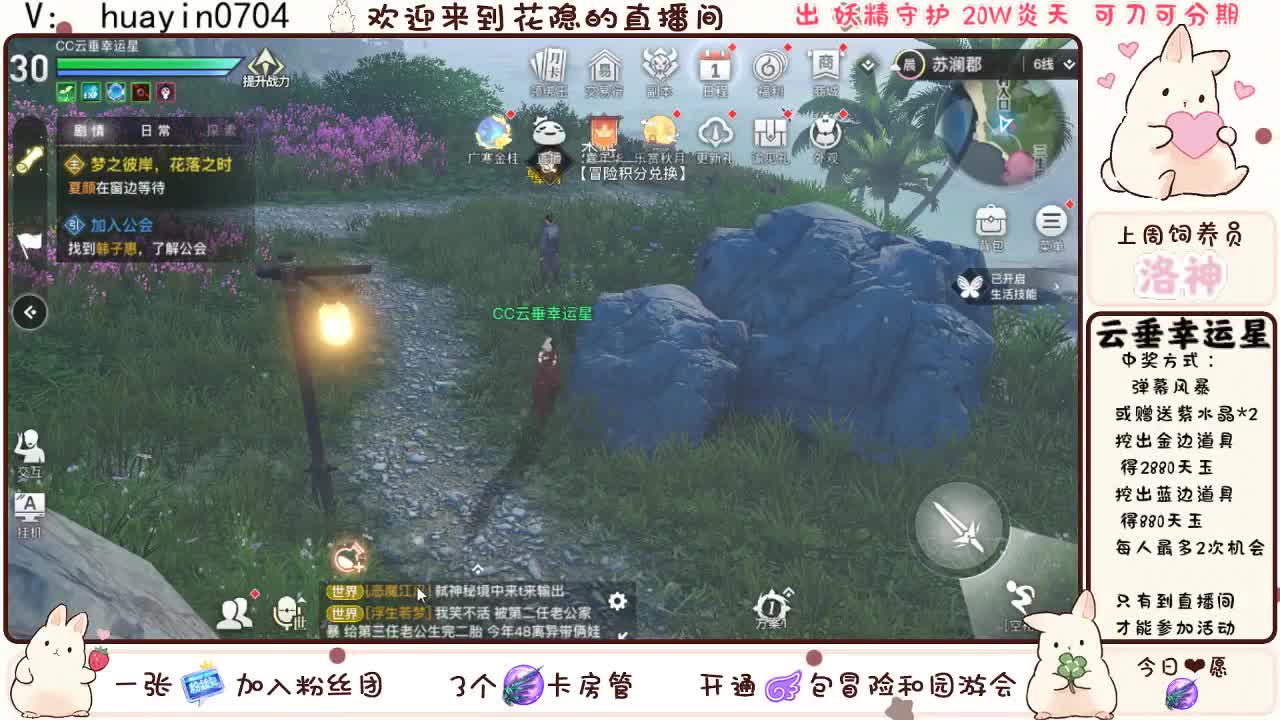Open the 更新礼 update gift icon
The image size is (1280, 720).
[x=716, y=135]
